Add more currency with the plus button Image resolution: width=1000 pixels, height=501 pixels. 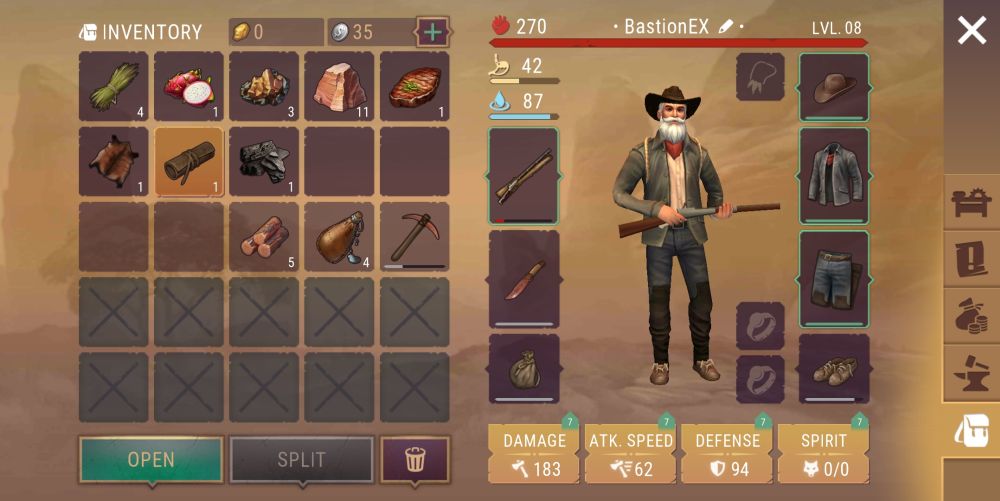pyautogui.click(x=432, y=32)
